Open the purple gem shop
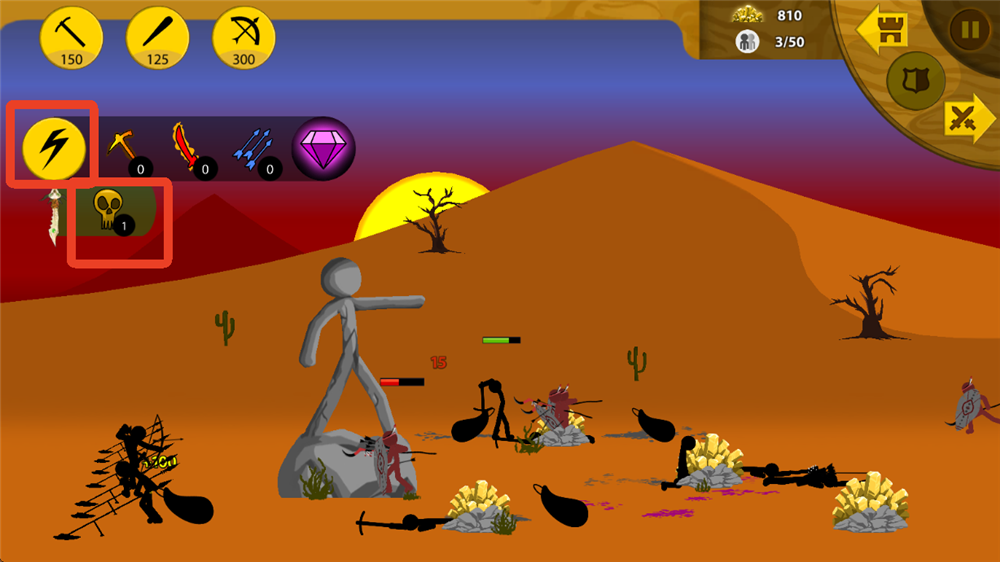 click(323, 148)
